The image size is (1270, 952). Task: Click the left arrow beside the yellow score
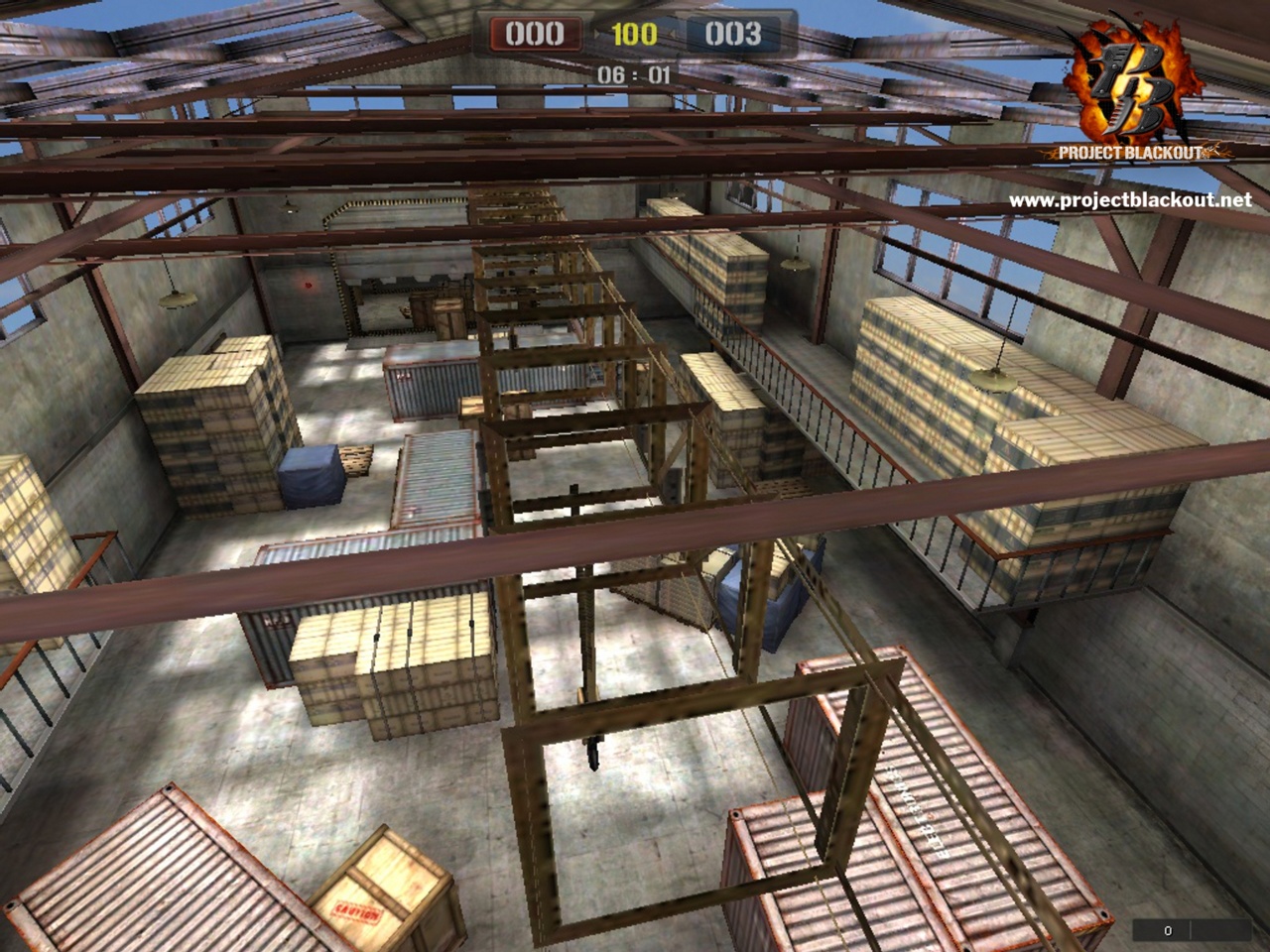pyautogui.click(x=595, y=33)
